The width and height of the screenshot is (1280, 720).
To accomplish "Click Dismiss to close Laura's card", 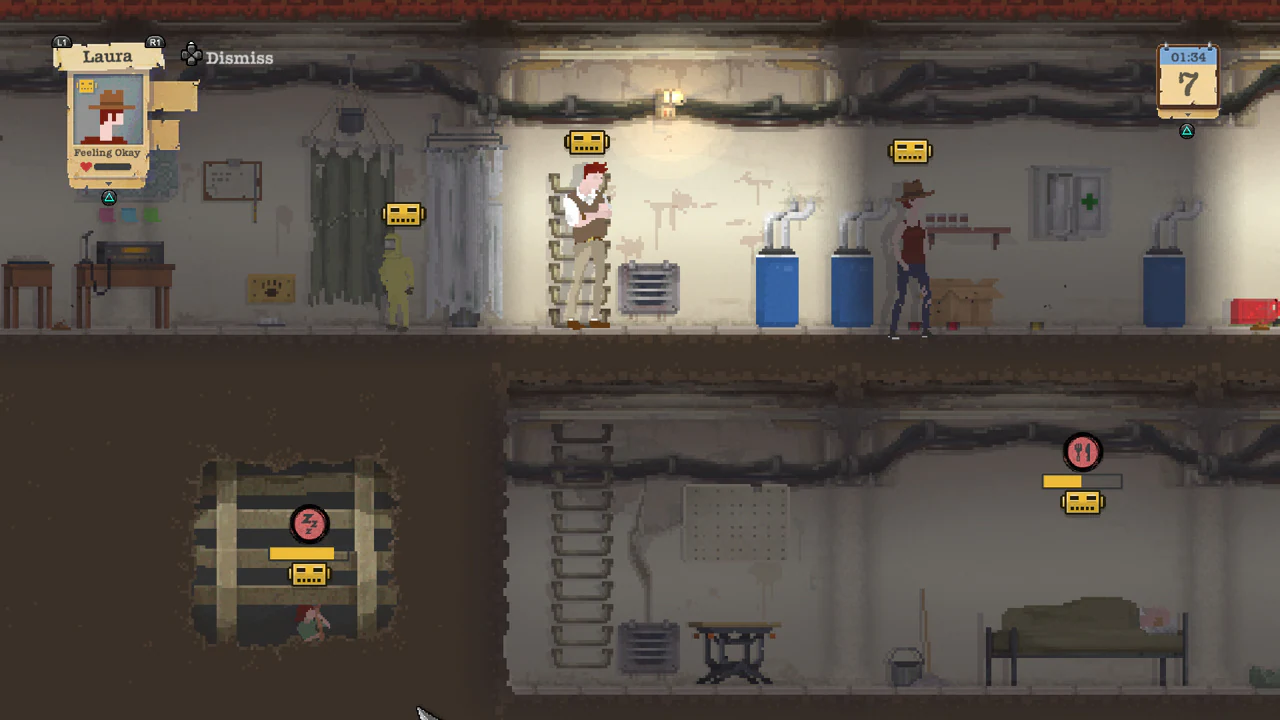I will (x=239, y=57).
